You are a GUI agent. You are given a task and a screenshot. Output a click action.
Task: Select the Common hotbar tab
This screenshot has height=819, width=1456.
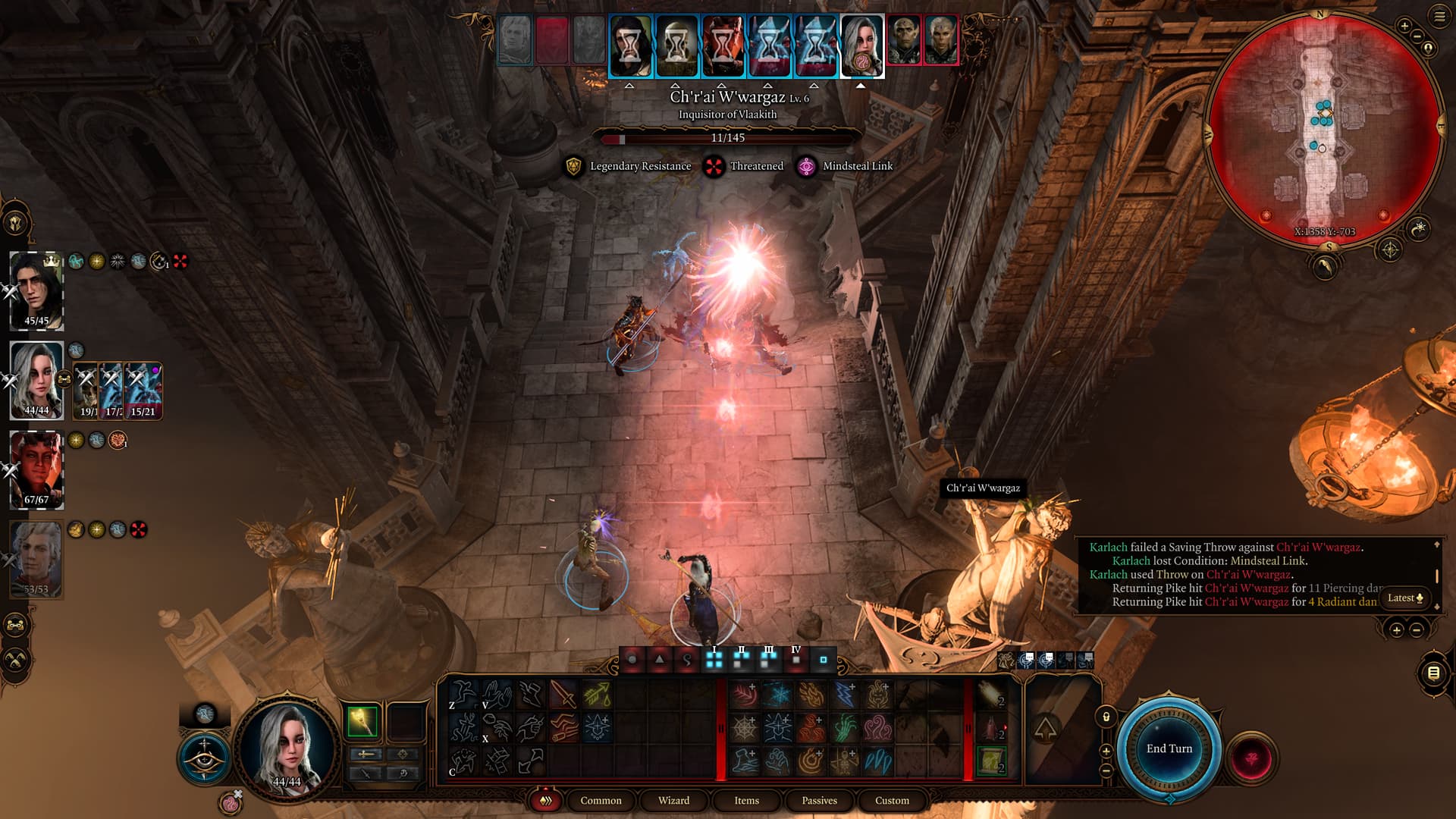point(601,800)
